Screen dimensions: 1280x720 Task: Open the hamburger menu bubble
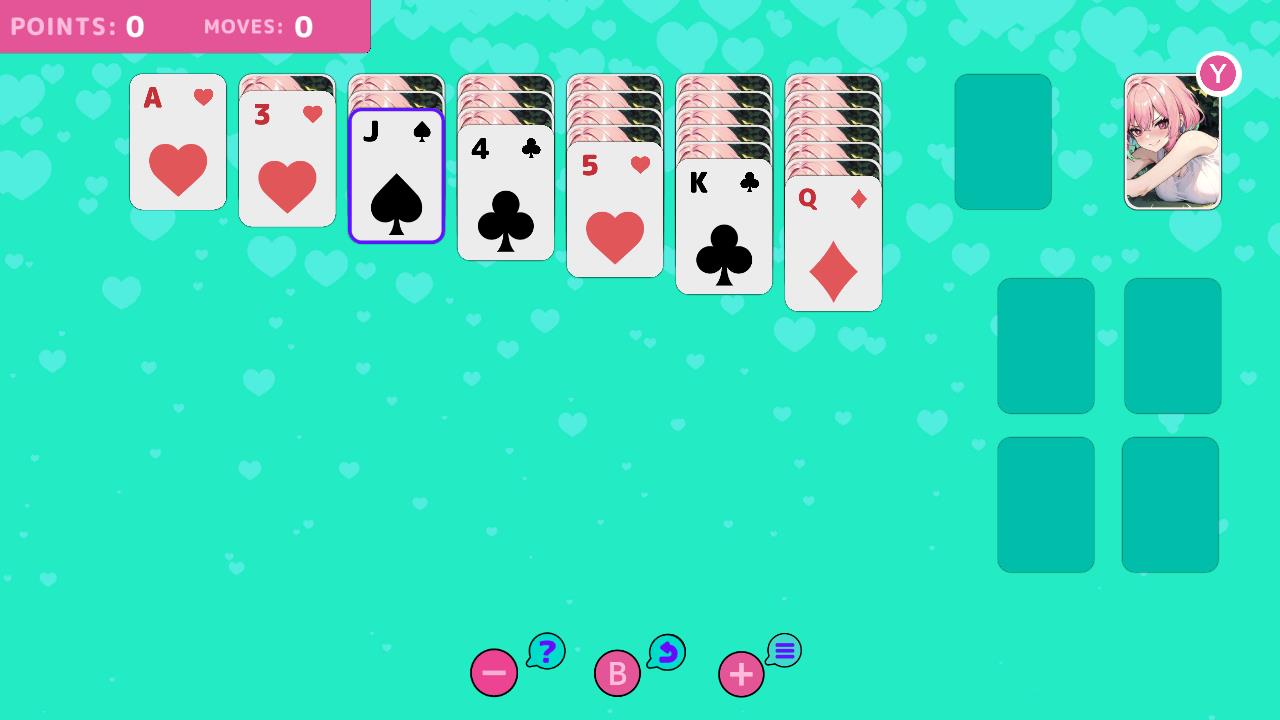coord(784,650)
